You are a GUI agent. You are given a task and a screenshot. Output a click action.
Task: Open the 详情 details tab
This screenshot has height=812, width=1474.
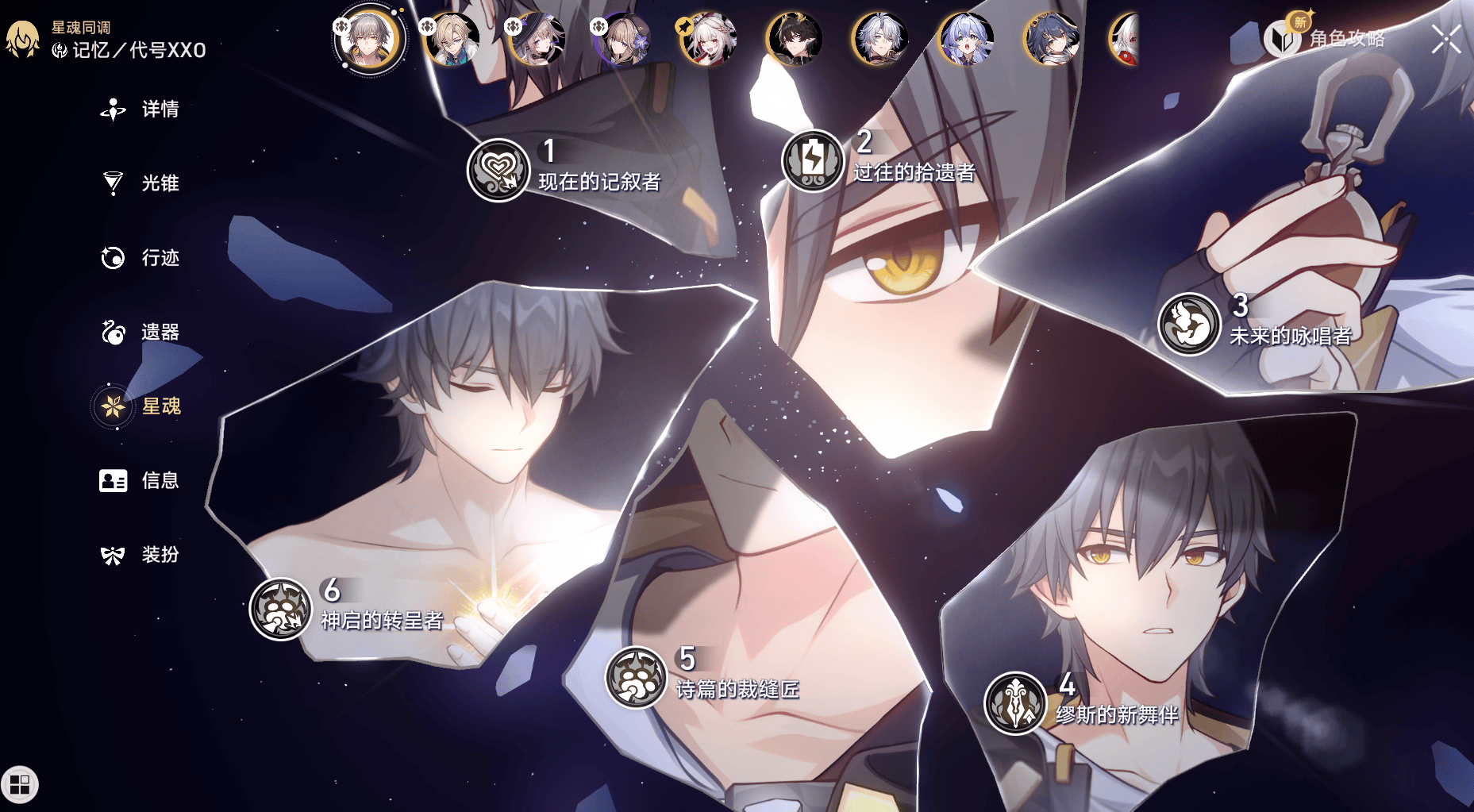click(141, 110)
